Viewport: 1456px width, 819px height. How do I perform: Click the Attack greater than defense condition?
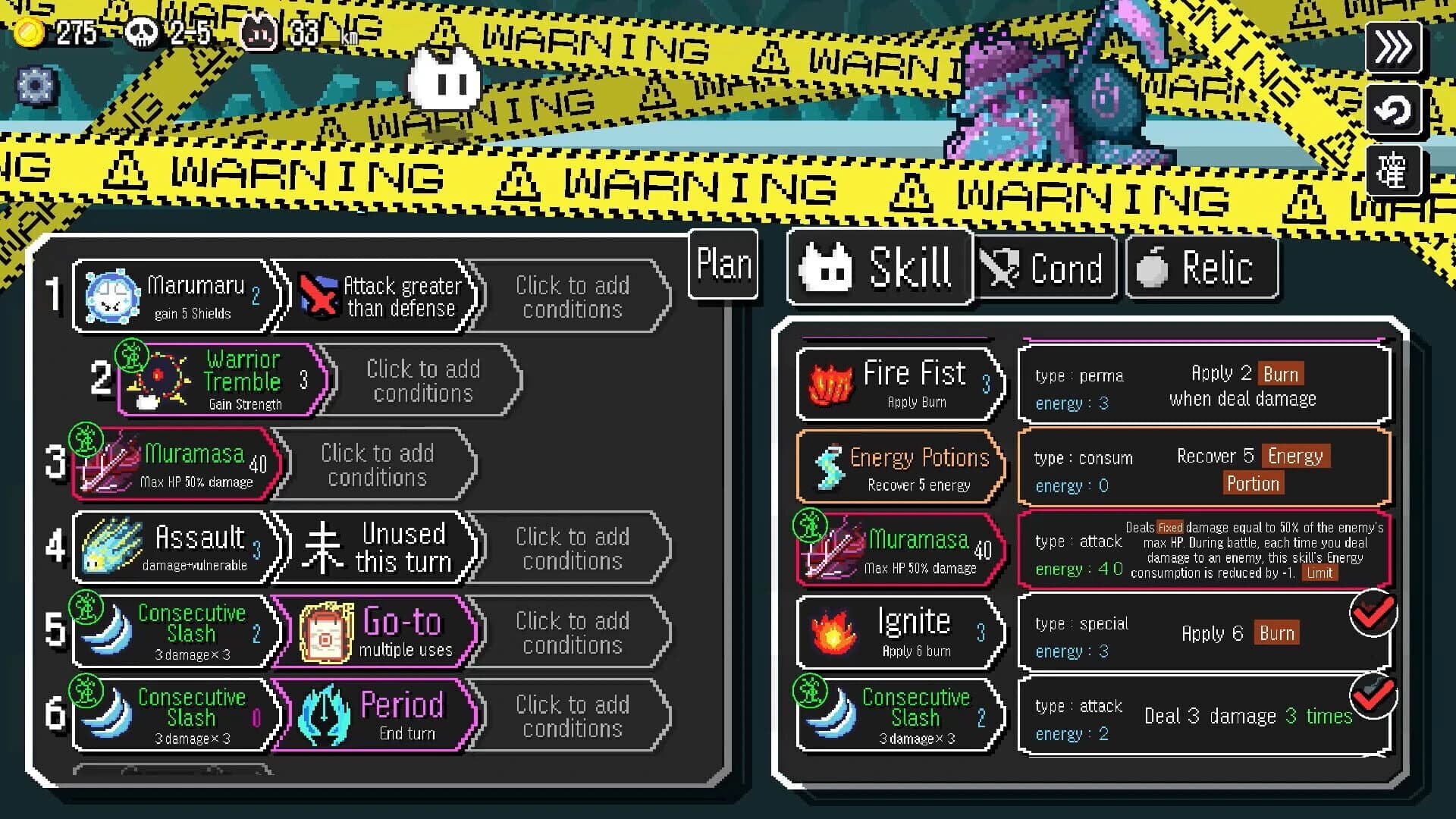click(x=379, y=297)
